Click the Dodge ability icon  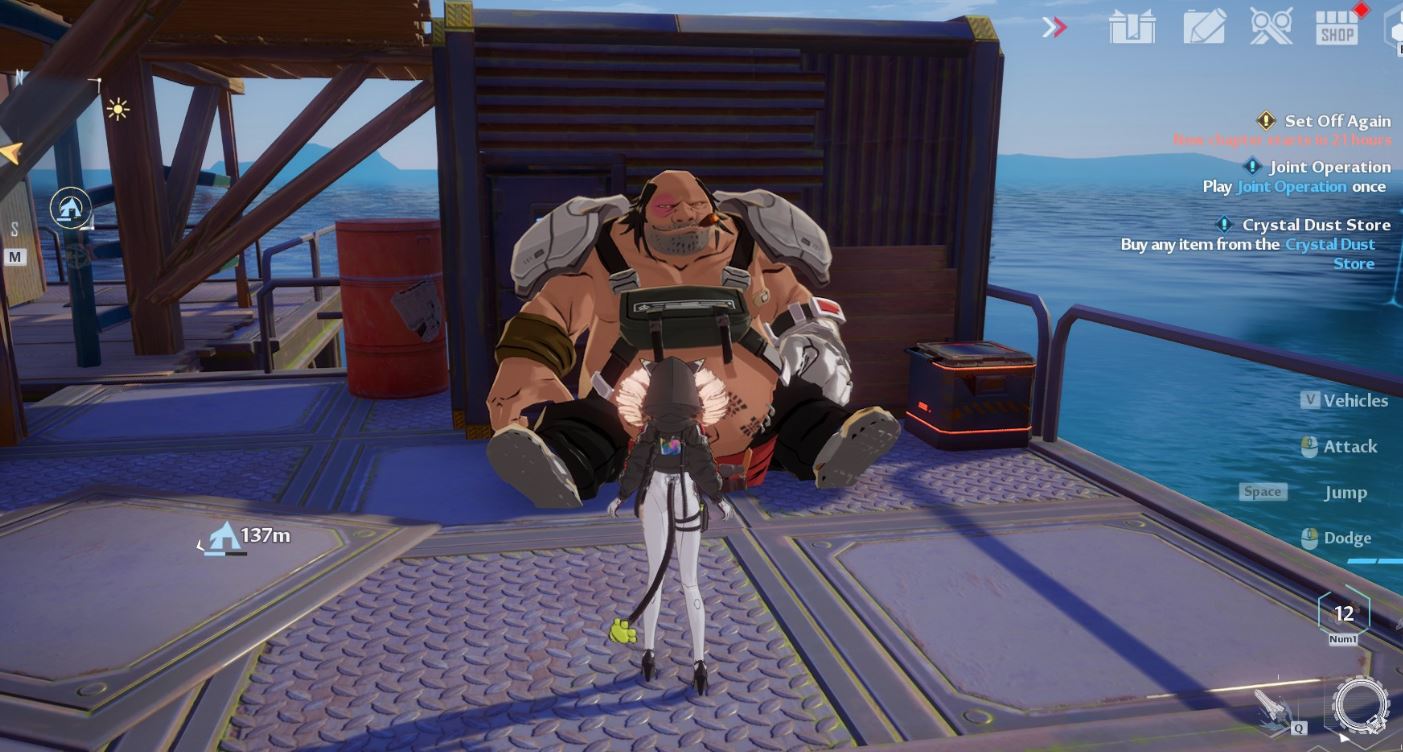pyautogui.click(x=1308, y=538)
